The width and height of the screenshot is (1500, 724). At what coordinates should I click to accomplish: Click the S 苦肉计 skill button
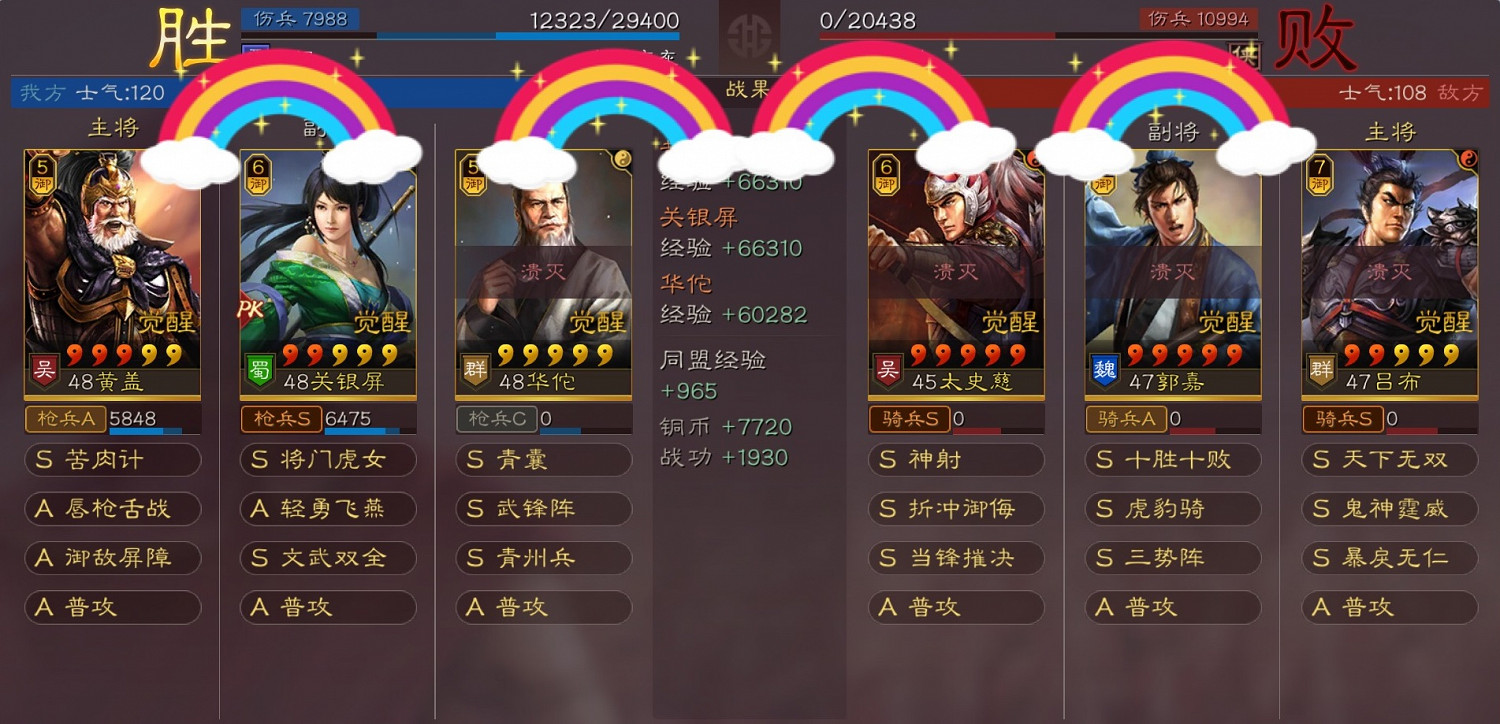[112, 460]
